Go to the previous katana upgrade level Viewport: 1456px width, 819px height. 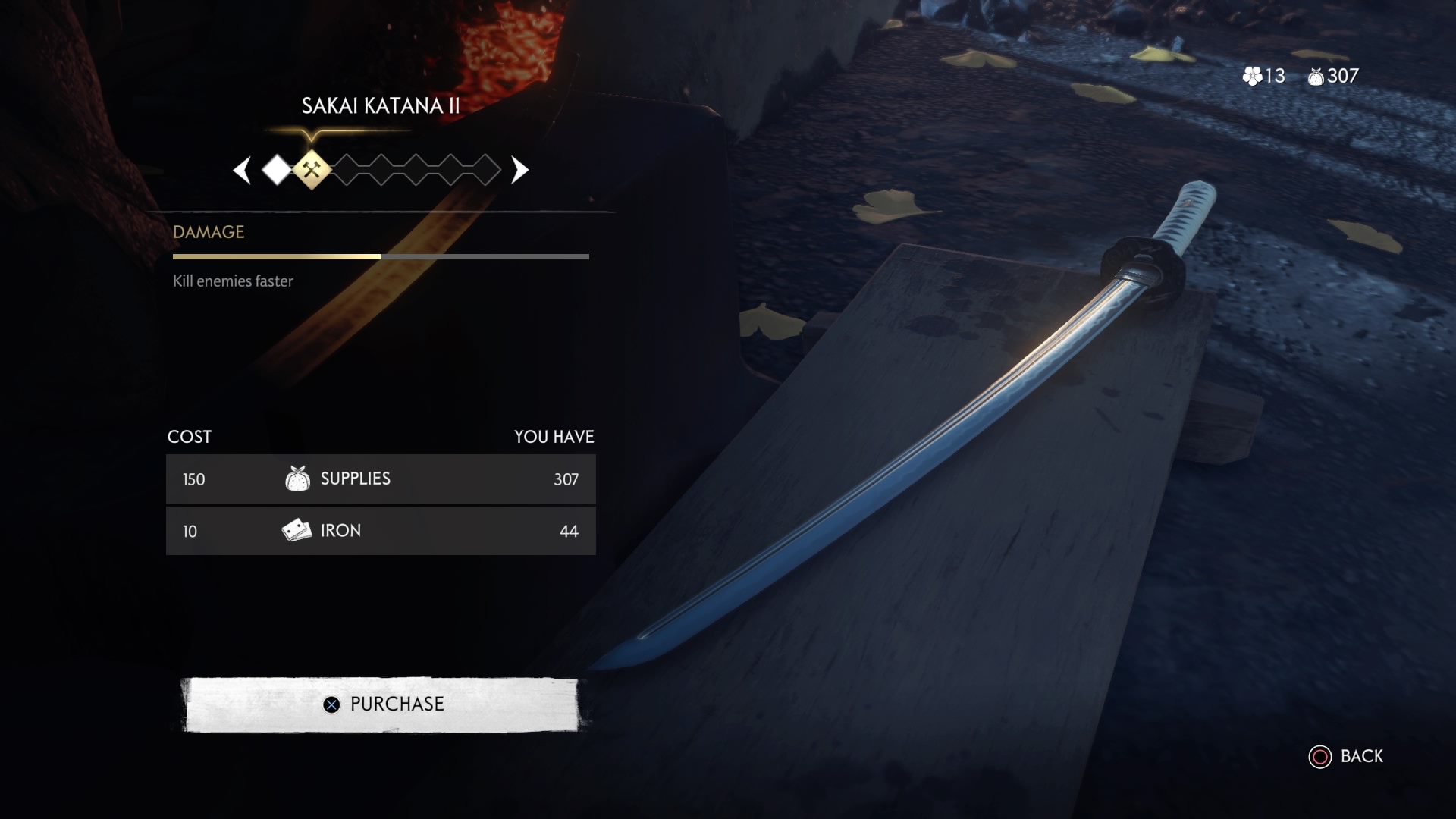coord(243,171)
